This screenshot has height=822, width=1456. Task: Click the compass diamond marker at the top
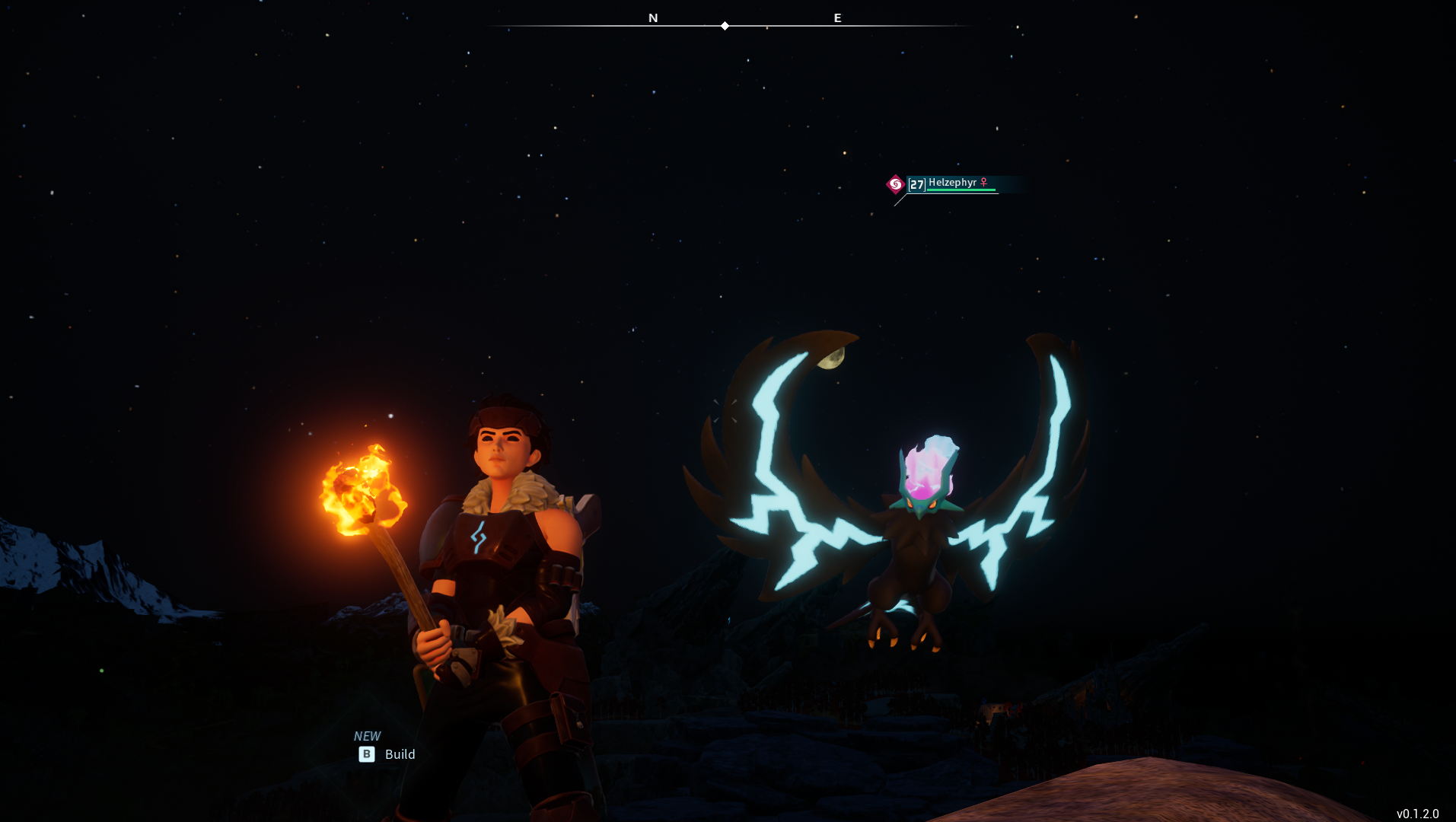724,25
